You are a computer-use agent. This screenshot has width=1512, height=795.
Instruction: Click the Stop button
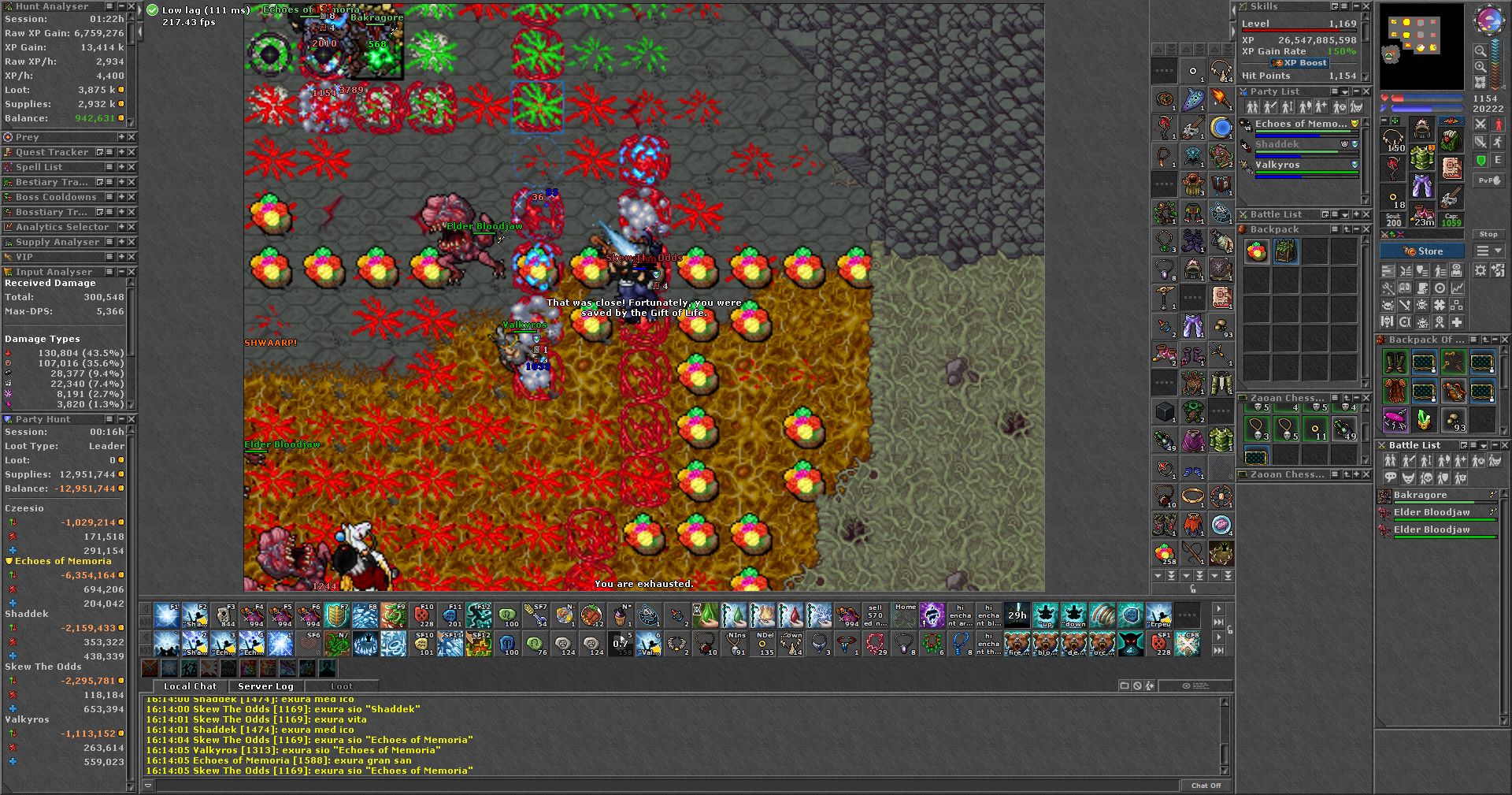coord(1488,234)
